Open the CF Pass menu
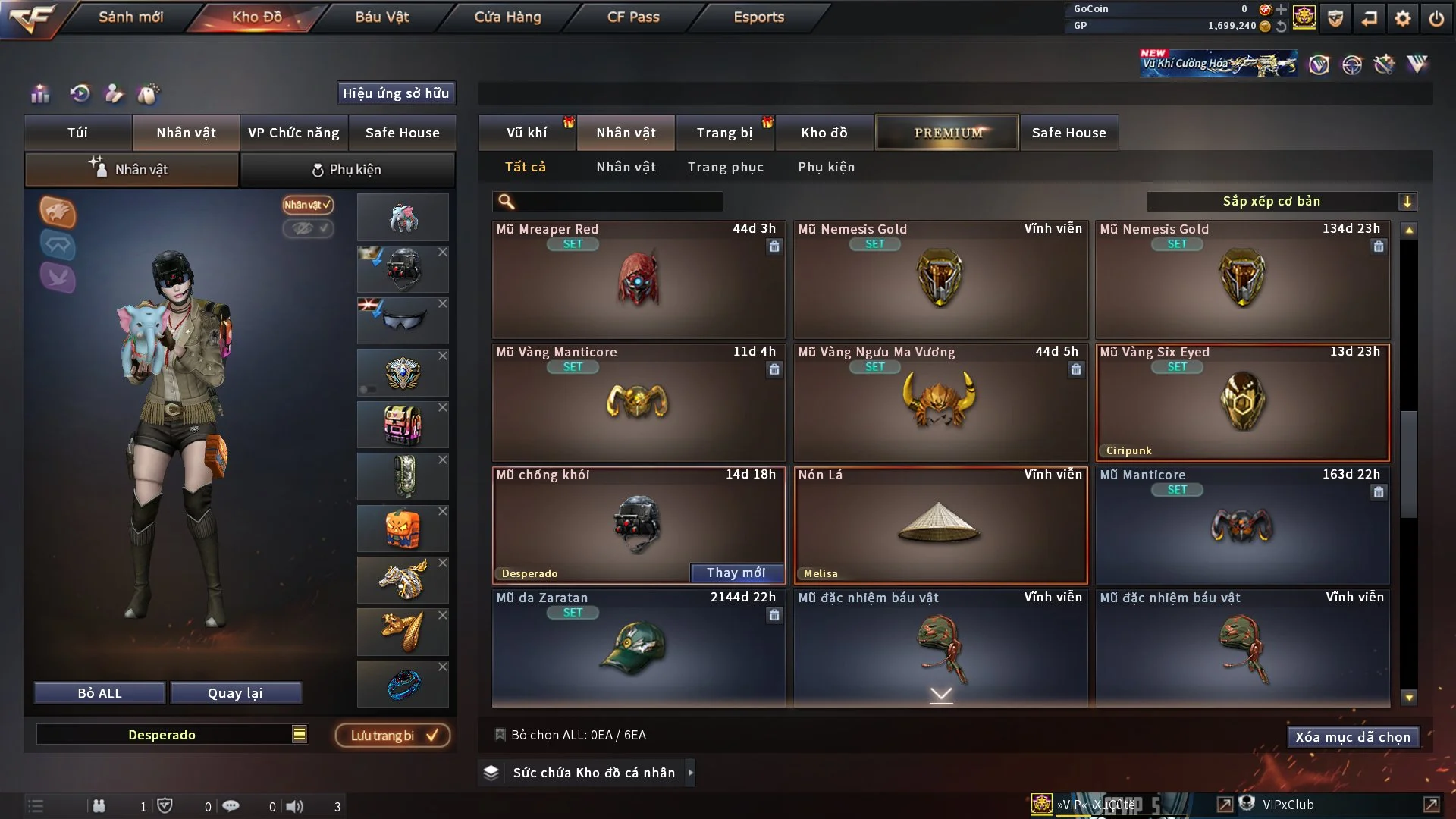Screen dimensions: 1456x819 (x=633, y=17)
